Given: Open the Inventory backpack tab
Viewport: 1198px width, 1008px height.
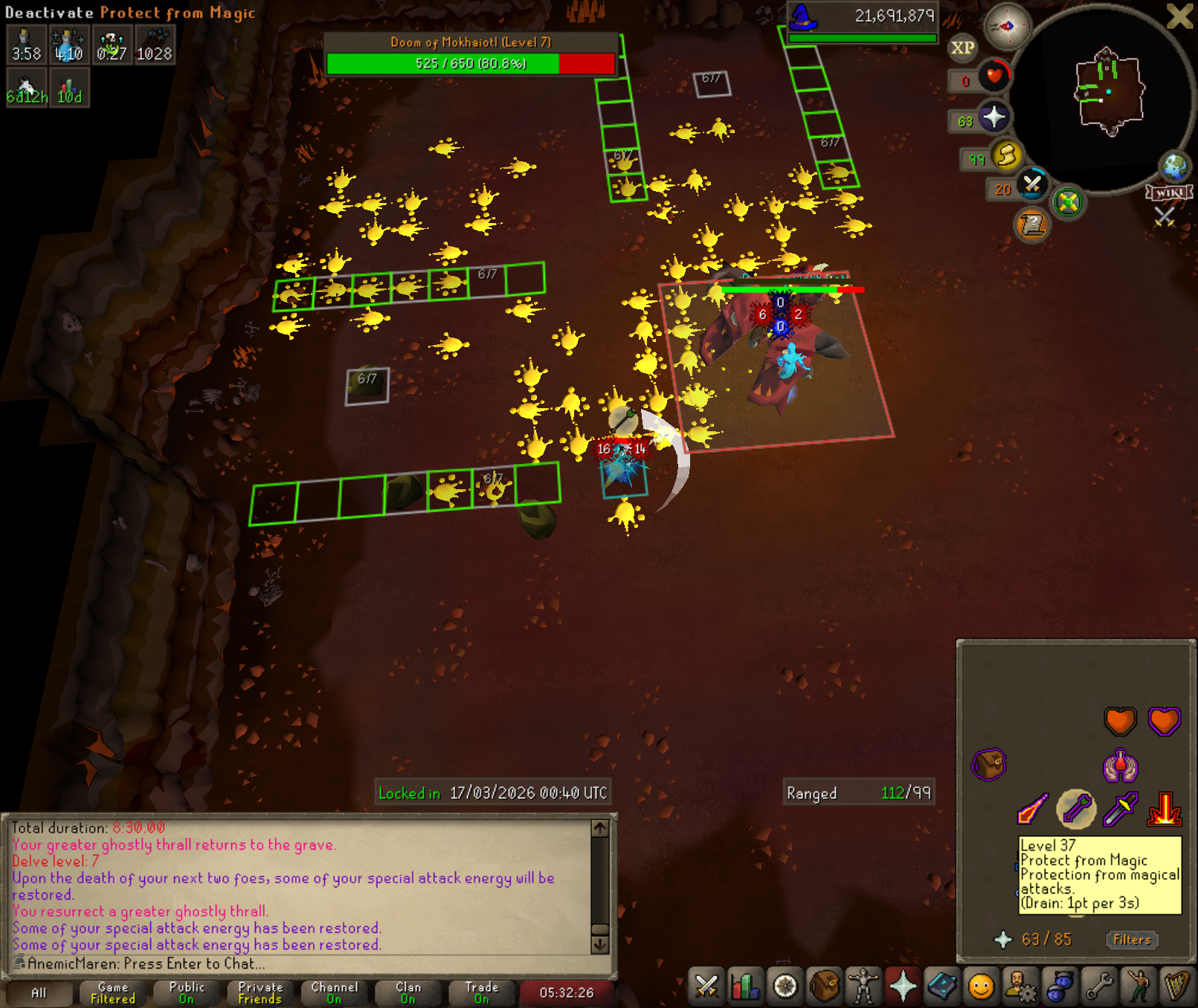Looking at the screenshot, I should (x=824, y=987).
